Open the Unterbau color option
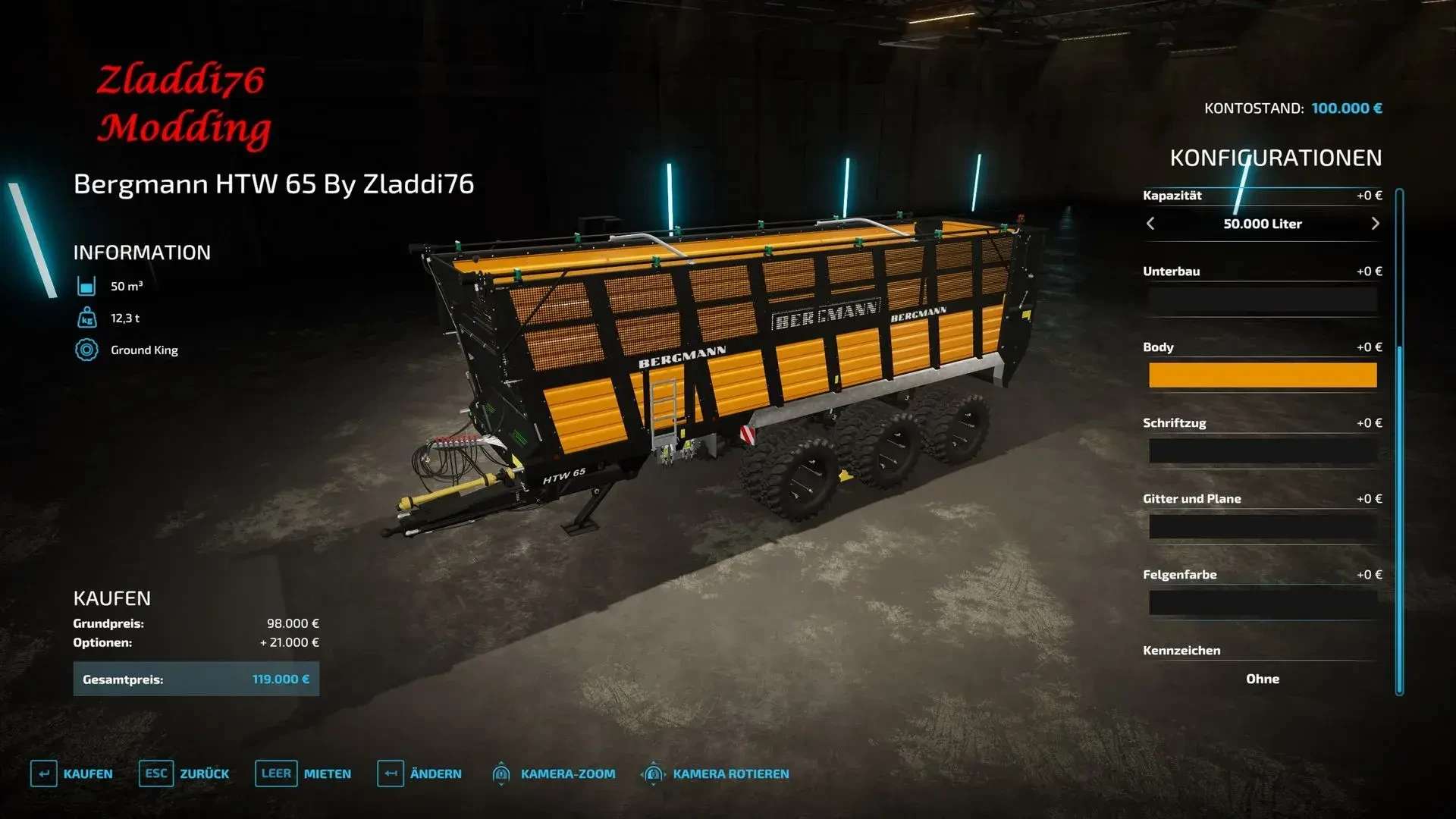The height and width of the screenshot is (819, 1456). 1262,300
